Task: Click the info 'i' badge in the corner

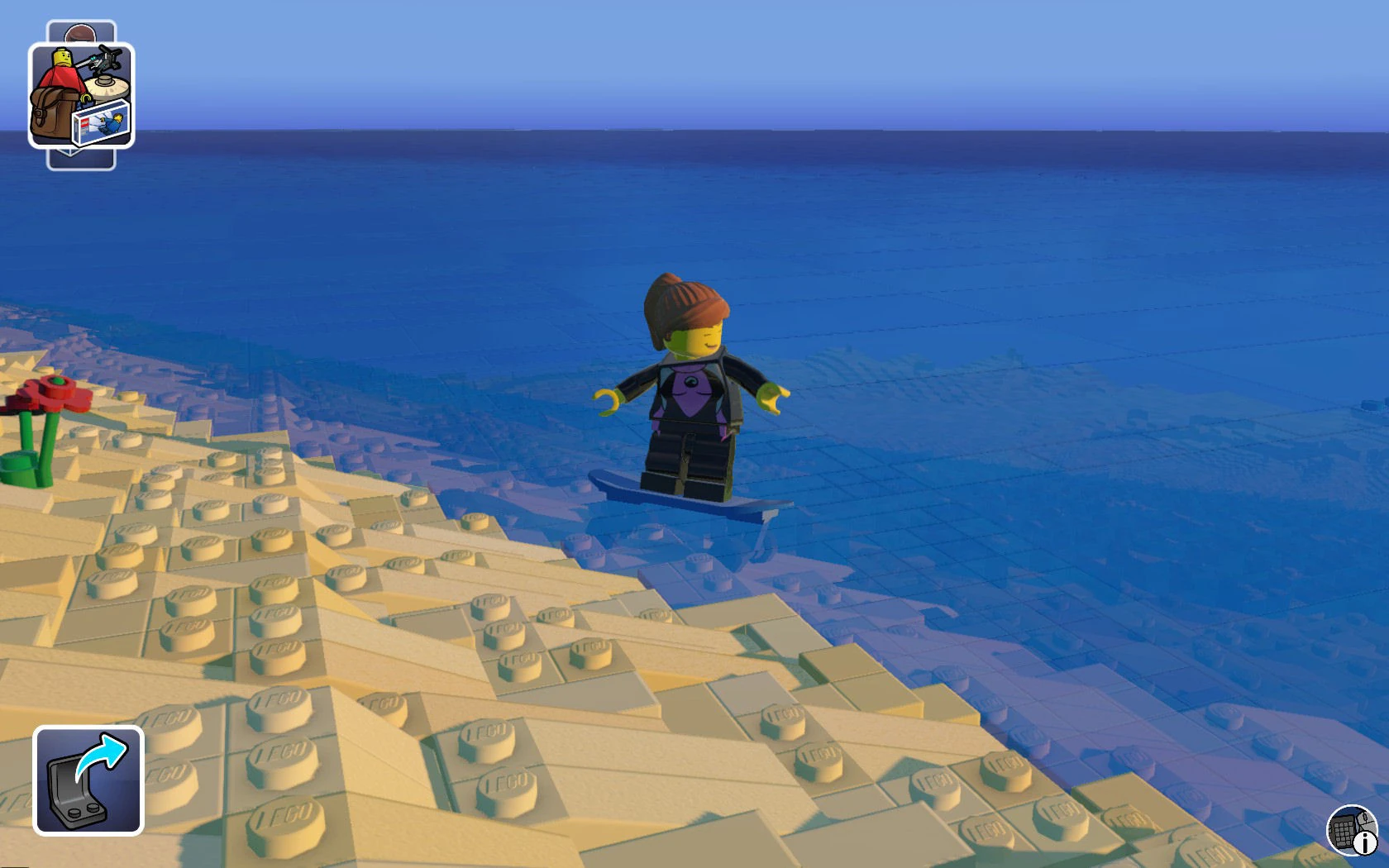Action: pos(1364,843)
